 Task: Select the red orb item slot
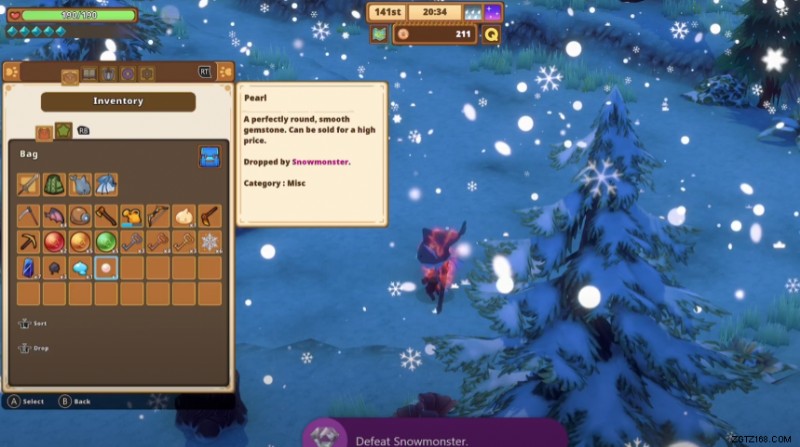tap(54, 242)
